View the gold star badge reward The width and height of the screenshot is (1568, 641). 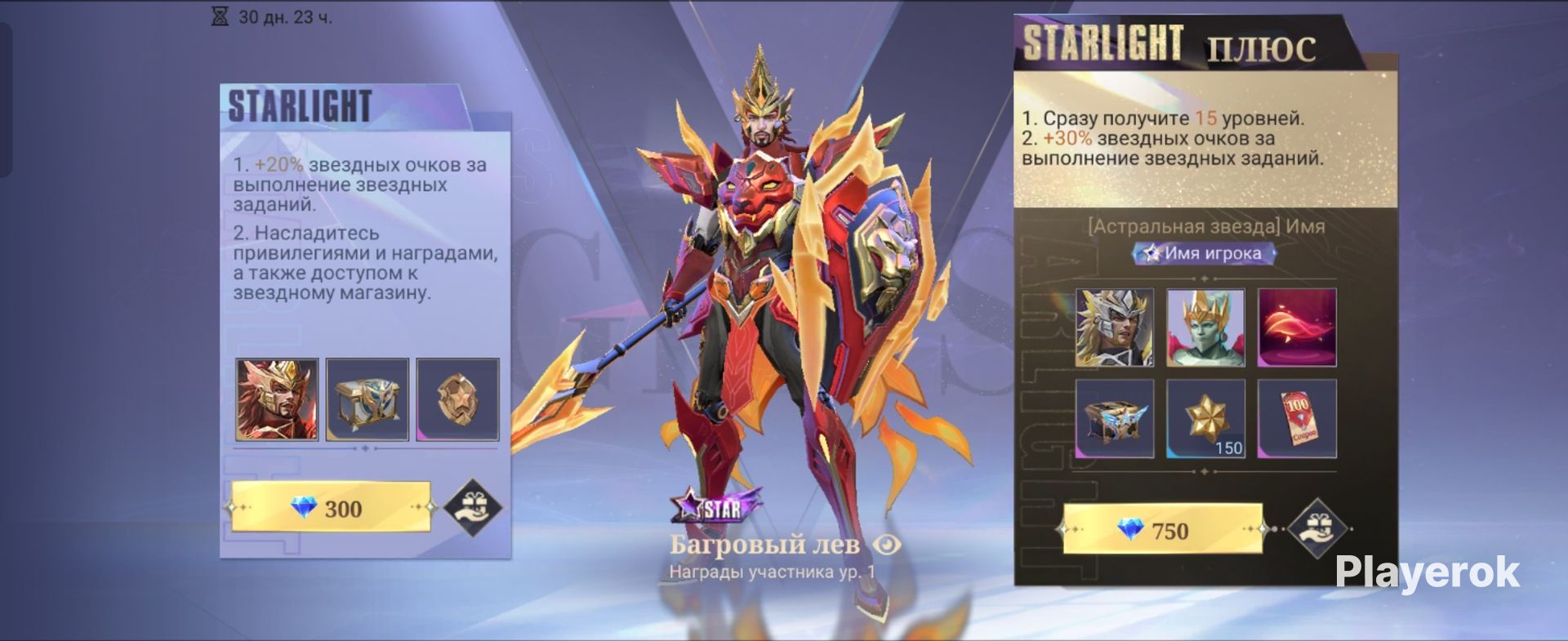[x=457, y=399]
